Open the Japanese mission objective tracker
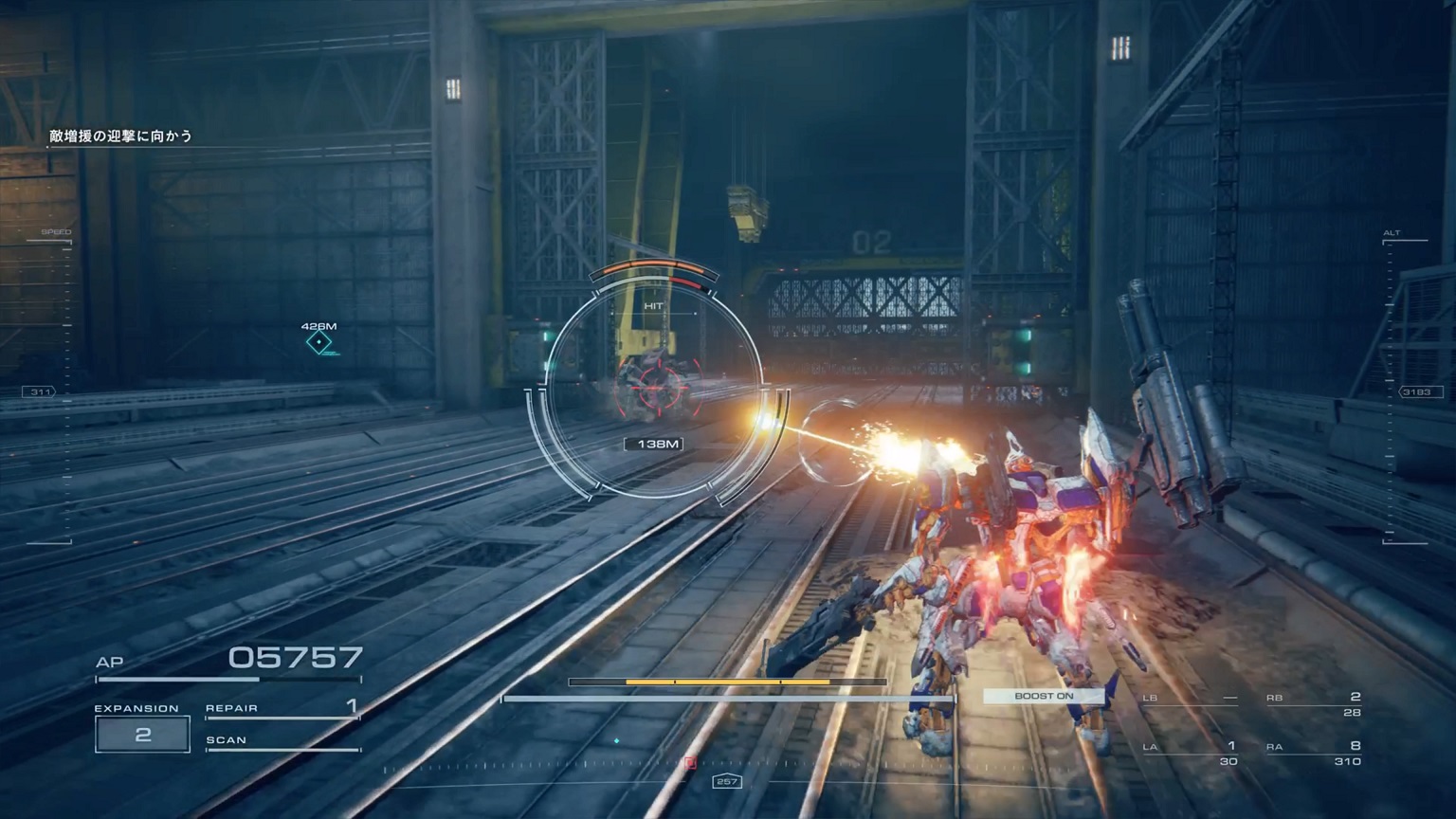Viewport: 1456px width, 819px height. (x=121, y=136)
